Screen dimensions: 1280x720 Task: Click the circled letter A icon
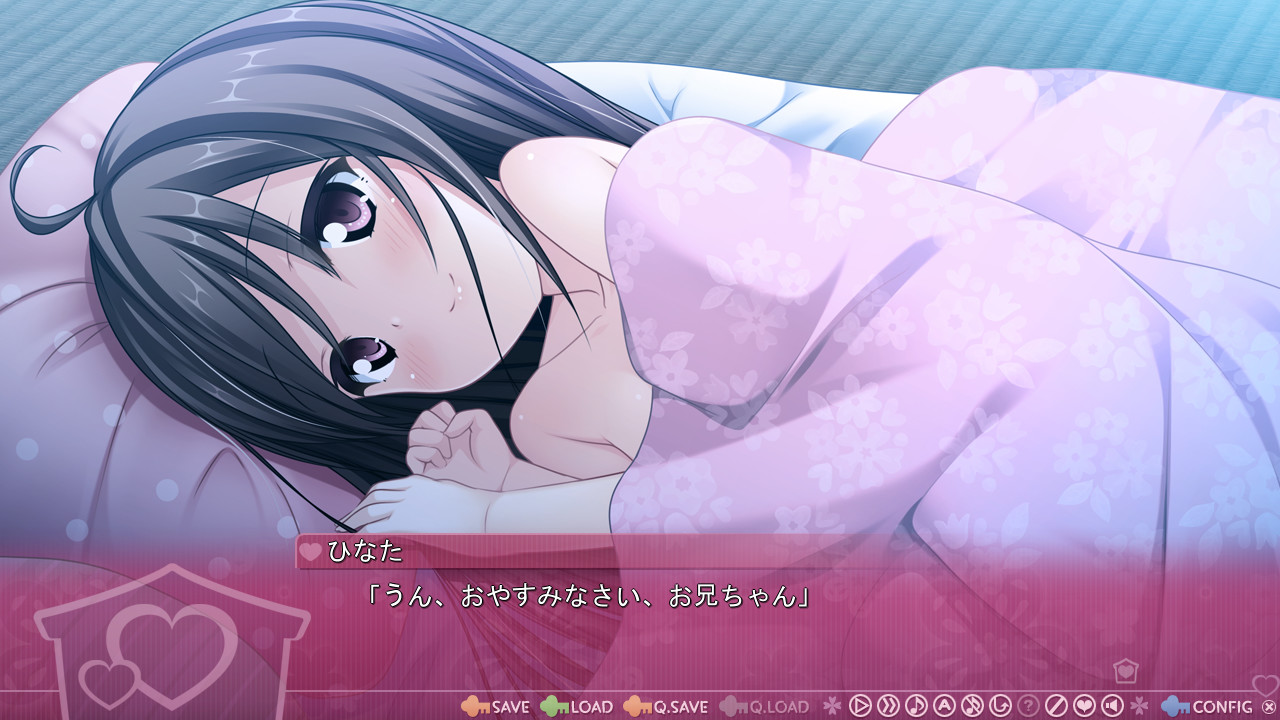[x=943, y=706]
